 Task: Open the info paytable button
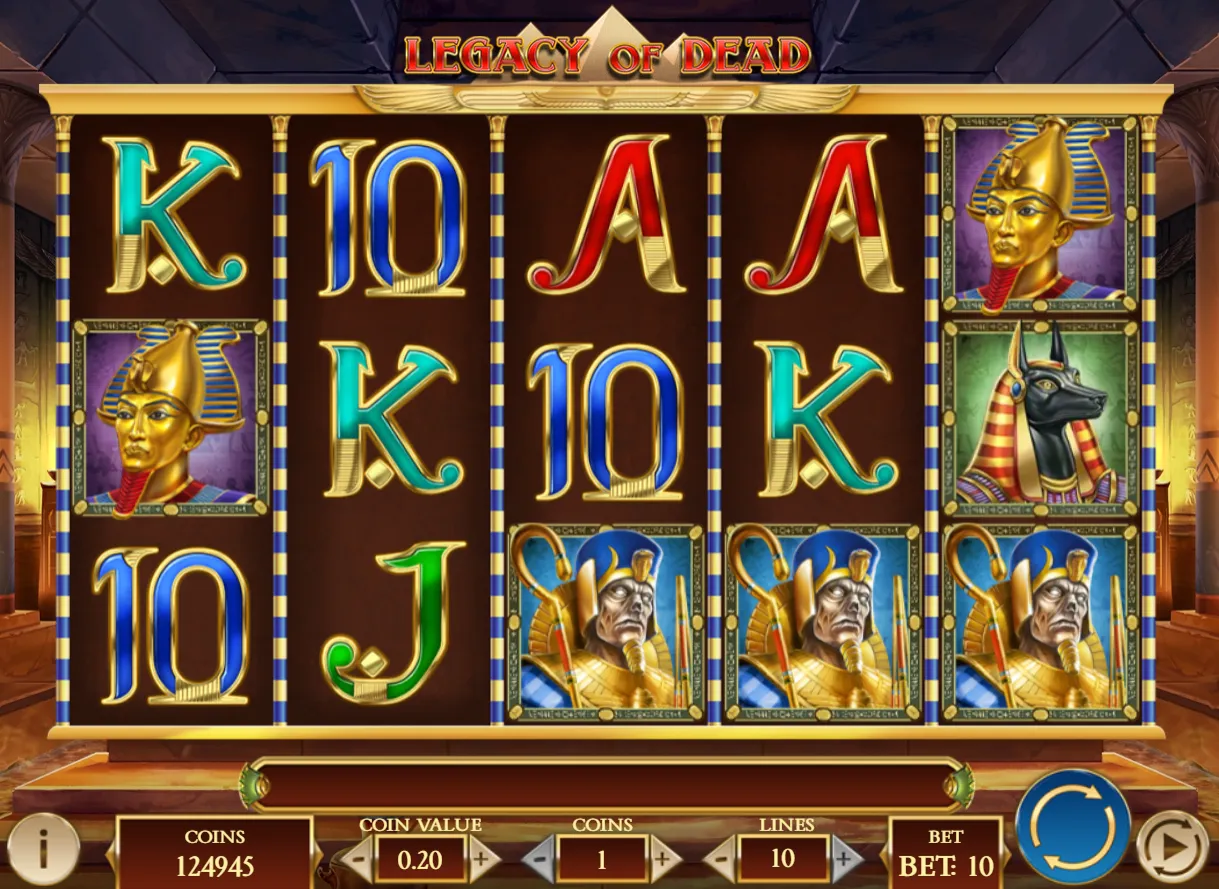pyautogui.click(x=43, y=848)
